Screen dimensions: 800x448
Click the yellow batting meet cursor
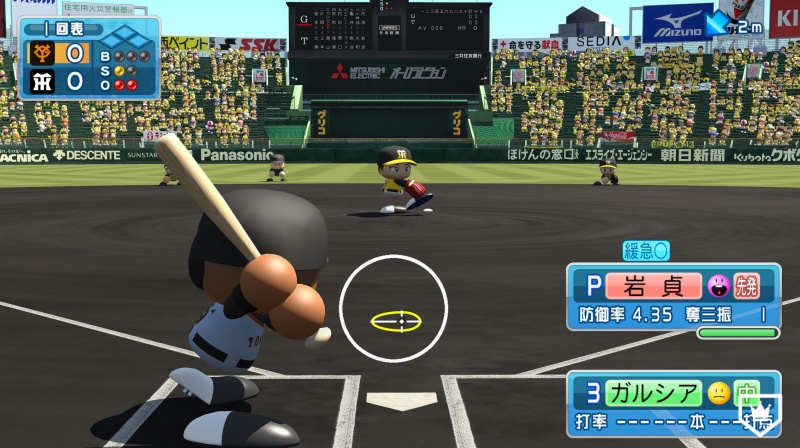click(x=396, y=321)
